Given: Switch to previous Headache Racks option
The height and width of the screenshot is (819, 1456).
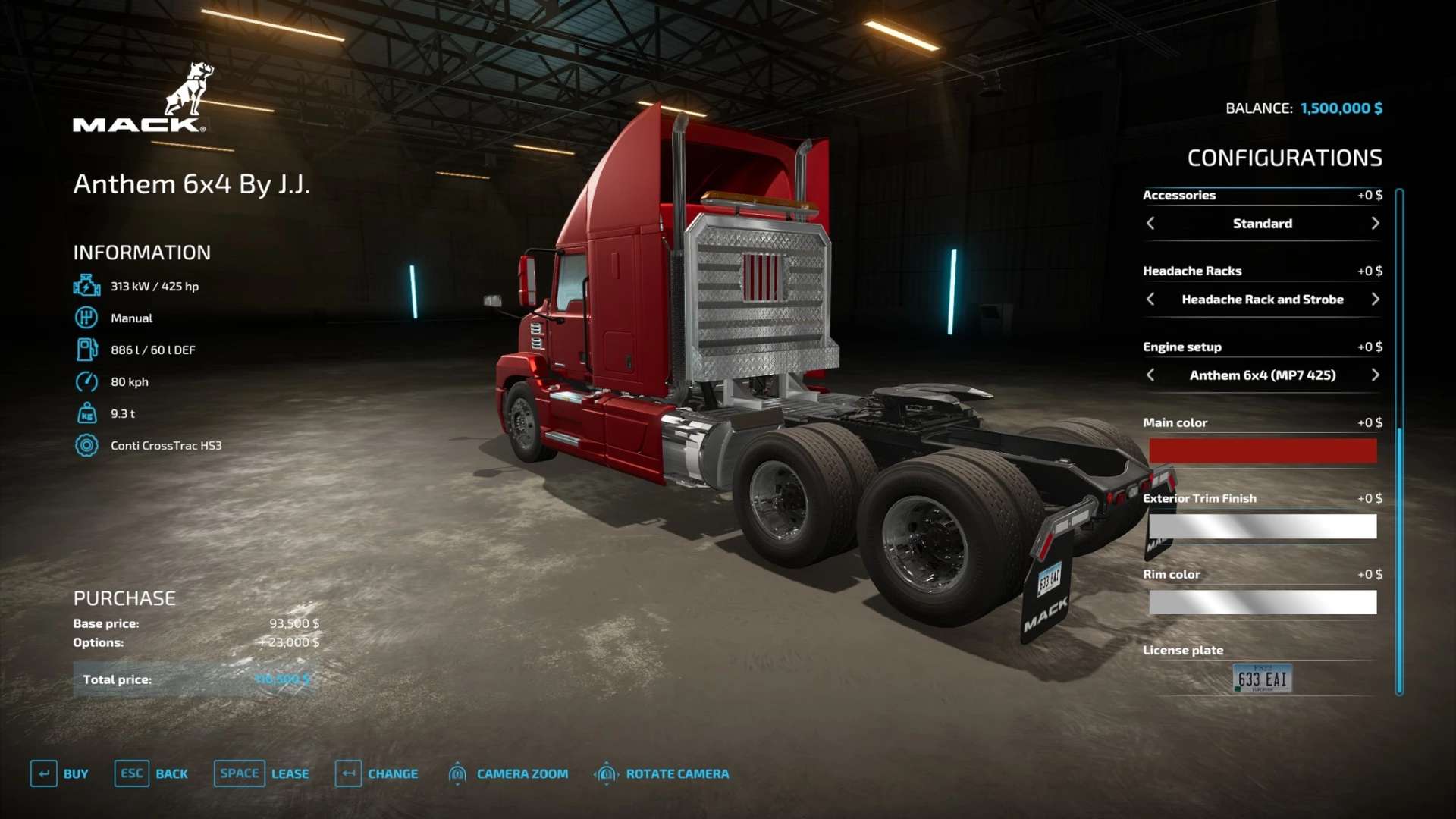Looking at the screenshot, I should pos(1150,300).
